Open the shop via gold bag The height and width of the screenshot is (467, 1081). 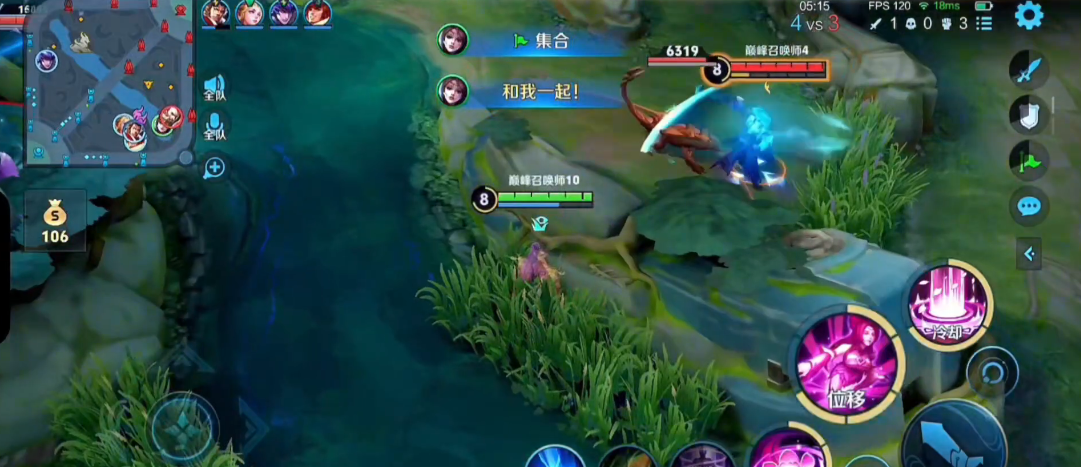(x=55, y=221)
